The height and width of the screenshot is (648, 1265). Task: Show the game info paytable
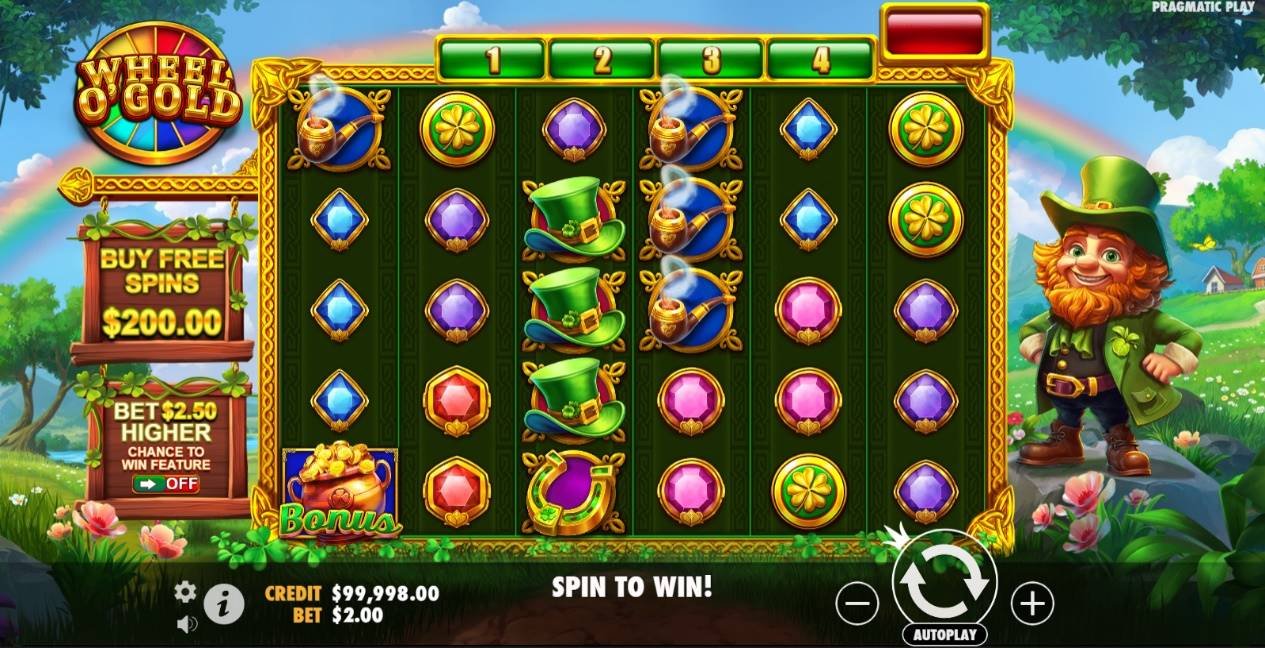point(224,604)
